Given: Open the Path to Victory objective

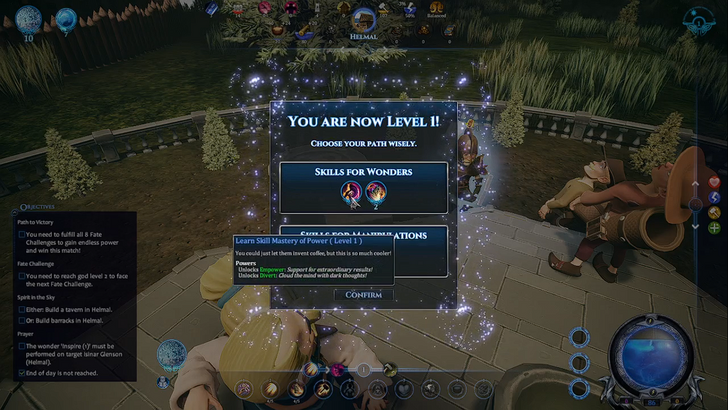Looking at the screenshot, I should 22,235.
